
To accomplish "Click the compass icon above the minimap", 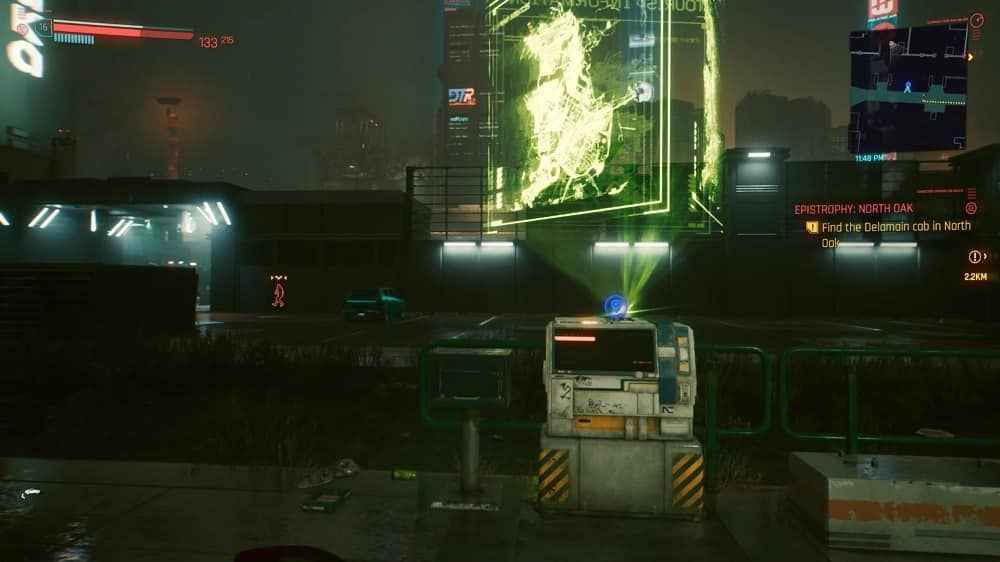I will point(977,20).
